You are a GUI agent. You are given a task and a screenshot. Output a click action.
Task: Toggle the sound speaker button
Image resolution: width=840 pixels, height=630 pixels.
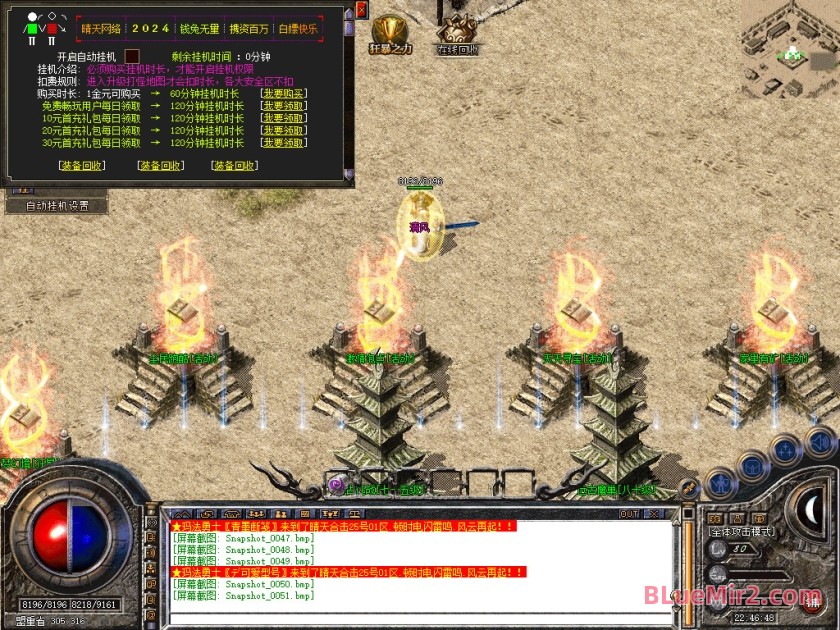point(820,440)
